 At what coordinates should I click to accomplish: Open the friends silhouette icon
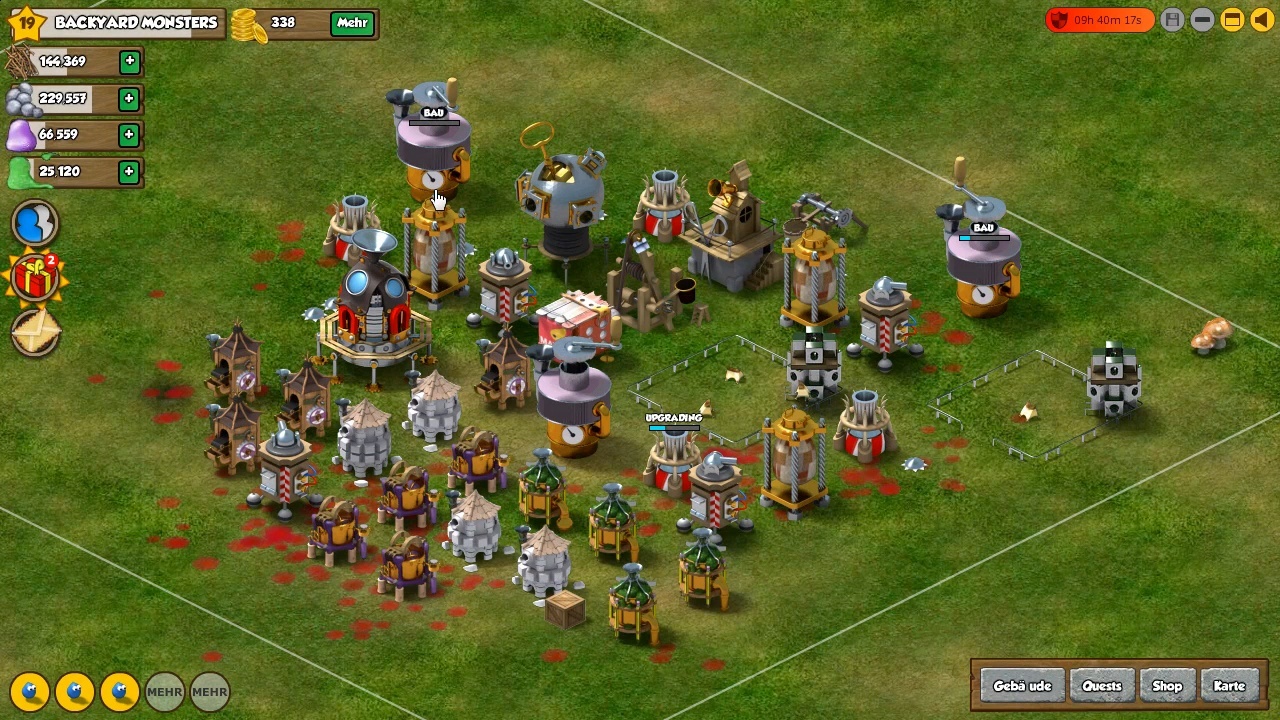[x=35, y=223]
